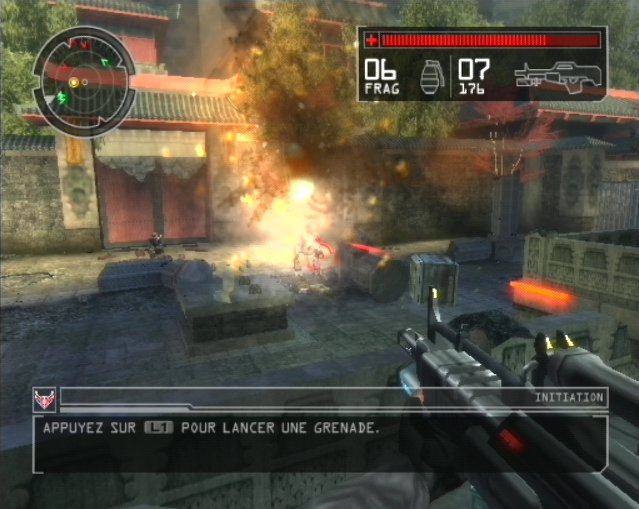This screenshot has width=639, height=509.
Task: Select the assault rifle weapon icon
Action: [x=557, y=76]
